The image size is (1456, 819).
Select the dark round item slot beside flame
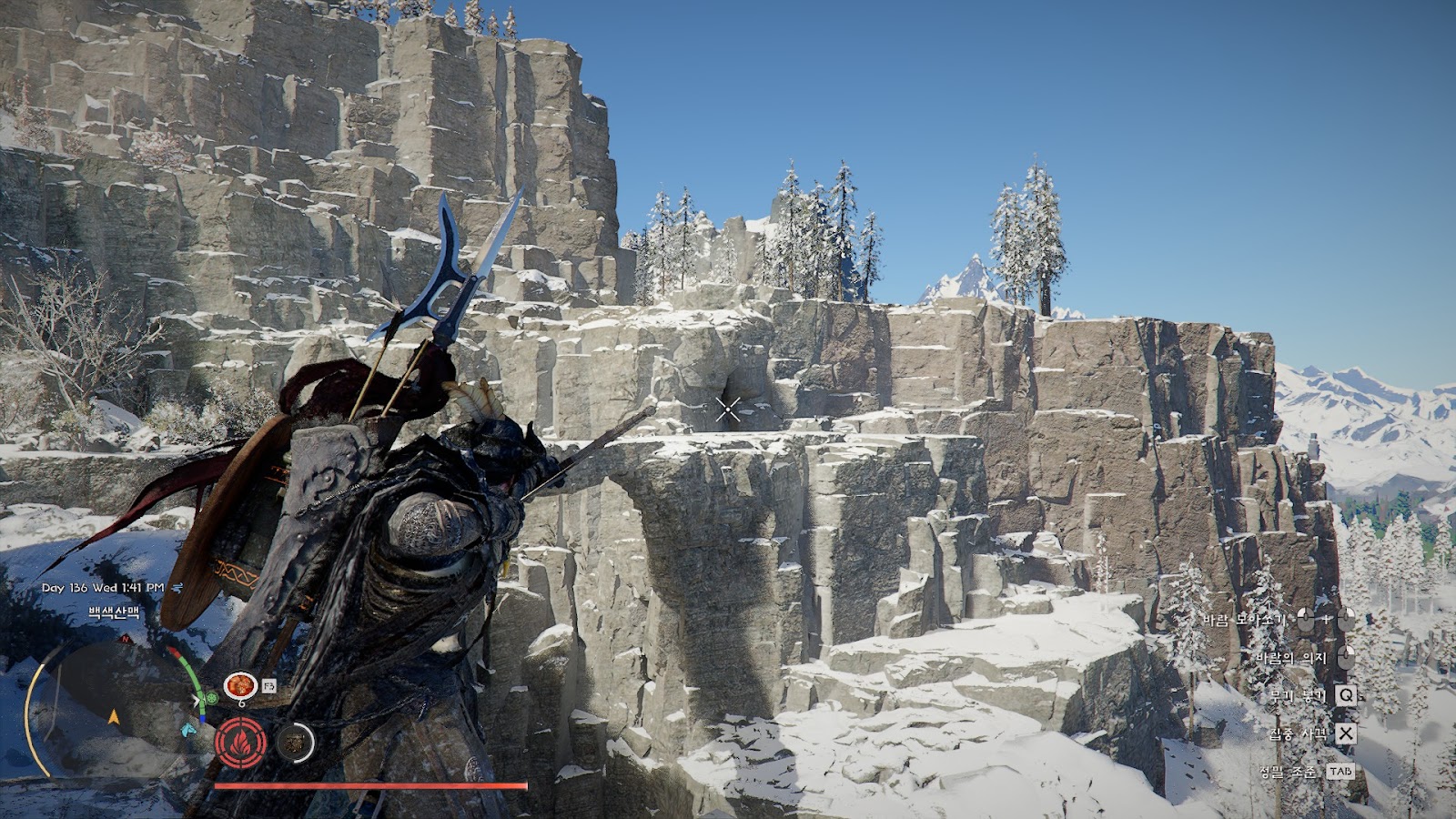coord(294,743)
